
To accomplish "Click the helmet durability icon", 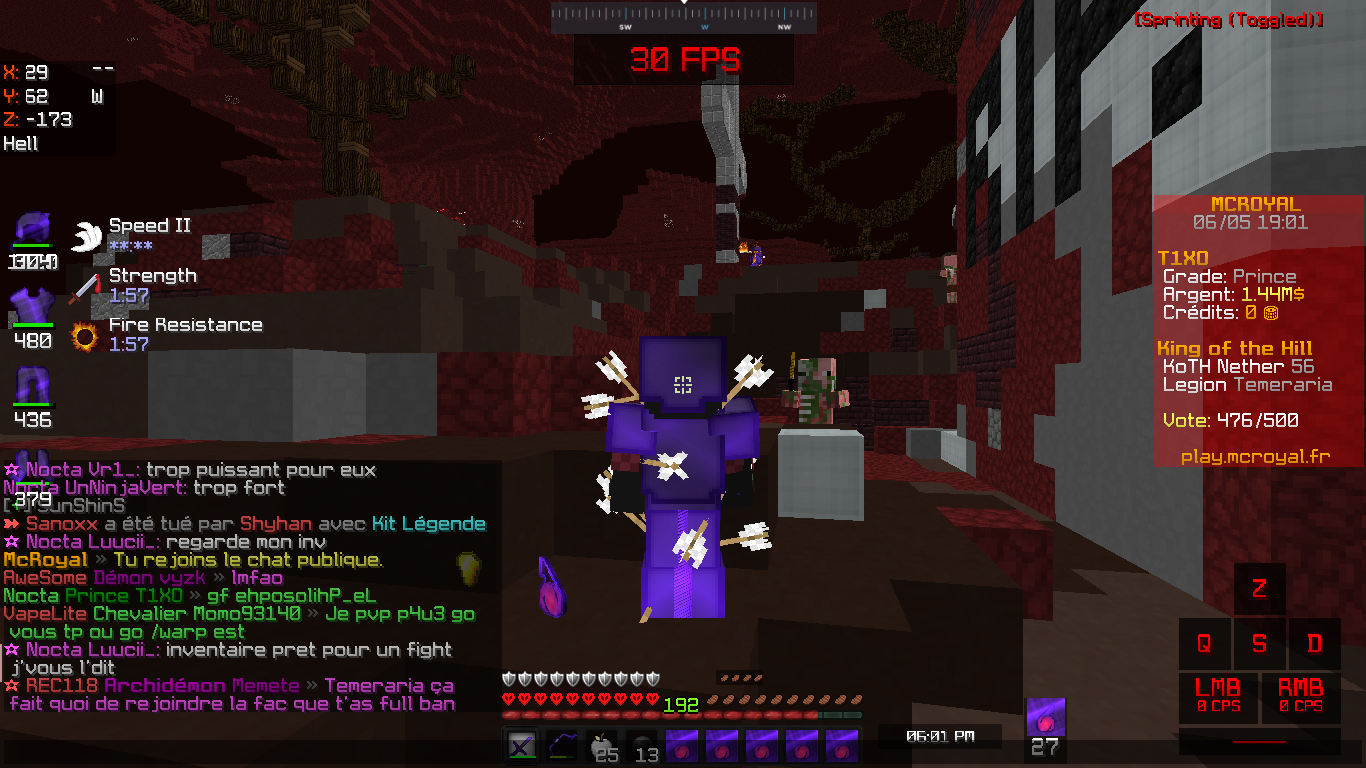I will coord(32,230).
